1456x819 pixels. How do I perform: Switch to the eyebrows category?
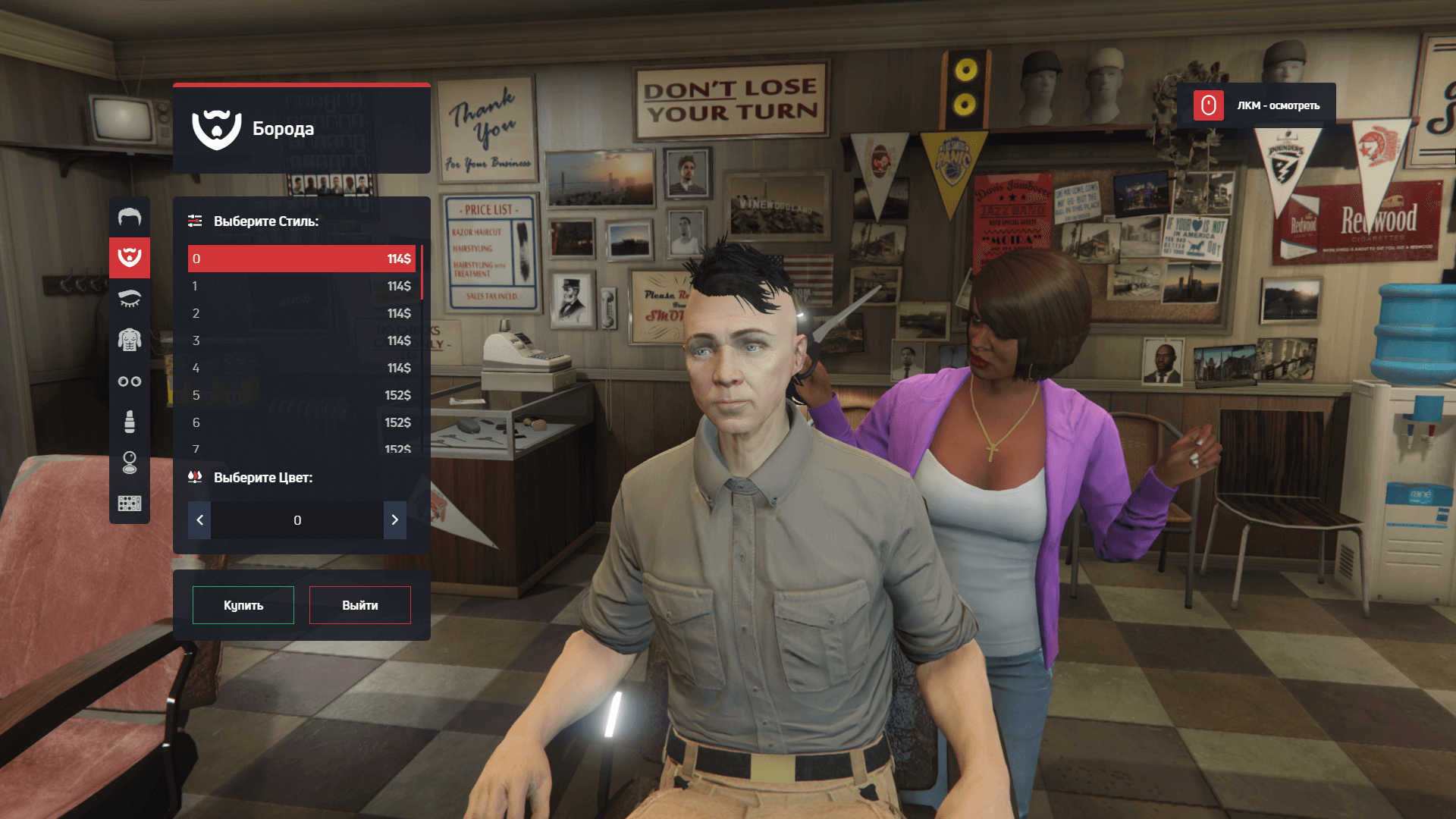[x=130, y=299]
